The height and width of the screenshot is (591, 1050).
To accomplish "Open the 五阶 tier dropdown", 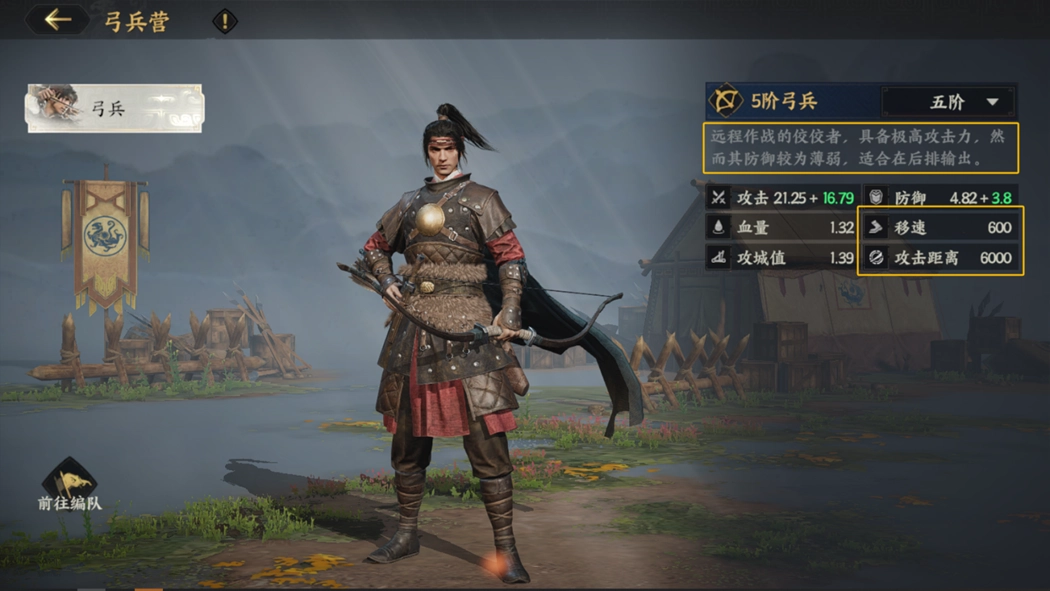I will tap(948, 102).
